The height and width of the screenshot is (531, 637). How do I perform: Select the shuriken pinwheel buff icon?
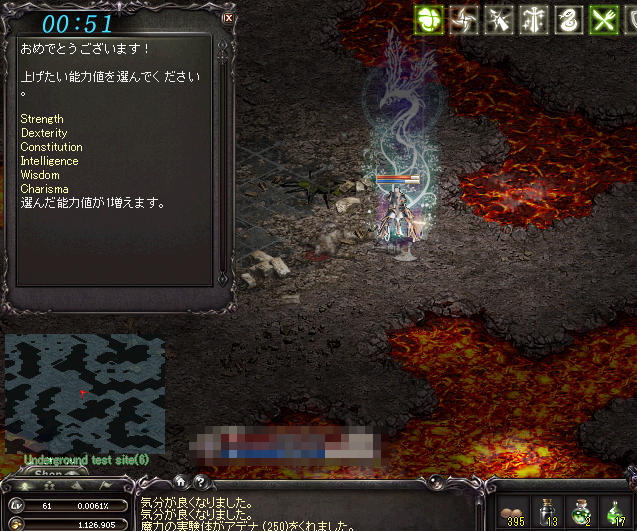(x=463, y=19)
